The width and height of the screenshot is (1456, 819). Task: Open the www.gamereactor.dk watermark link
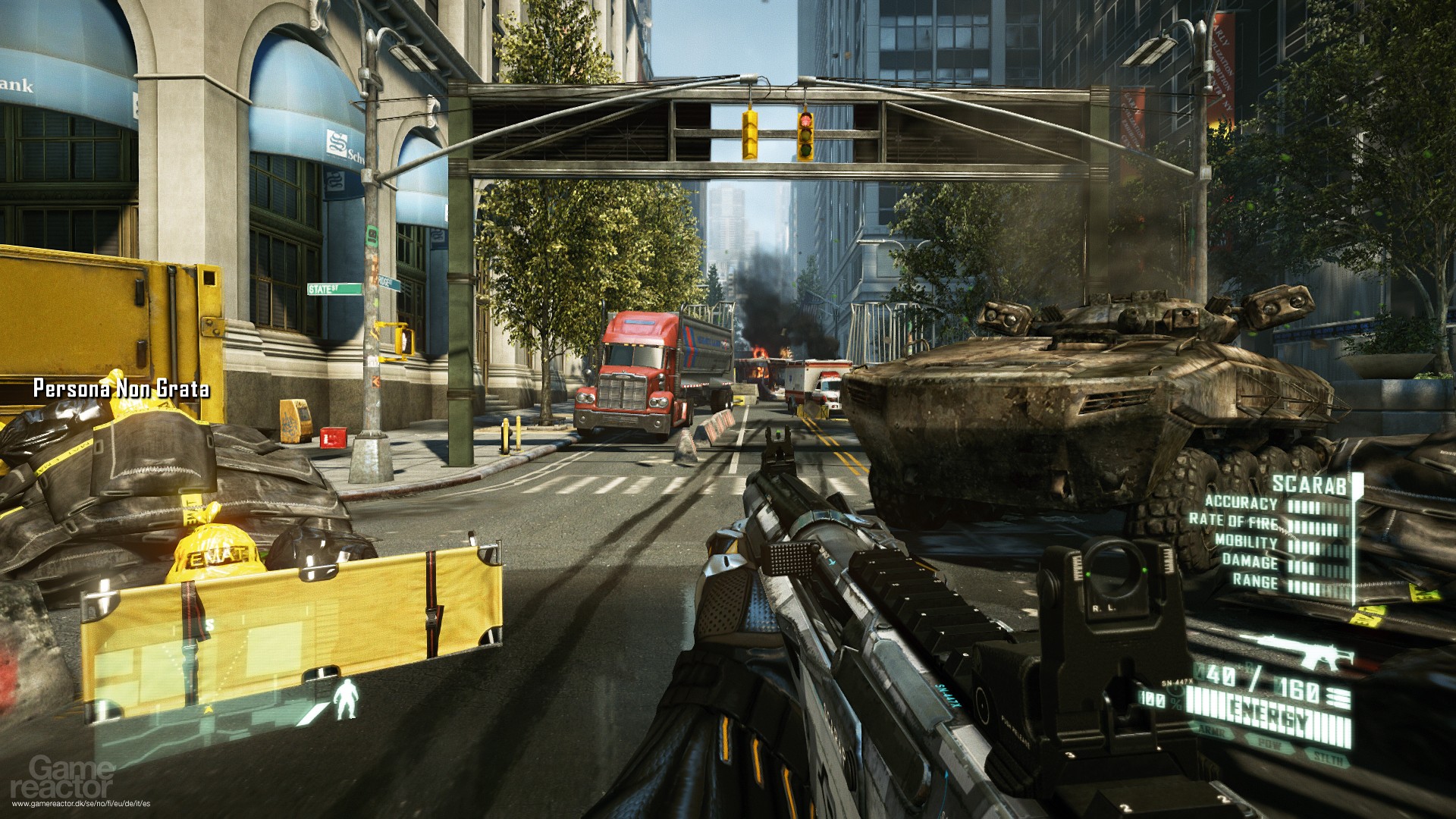point(82,803)
